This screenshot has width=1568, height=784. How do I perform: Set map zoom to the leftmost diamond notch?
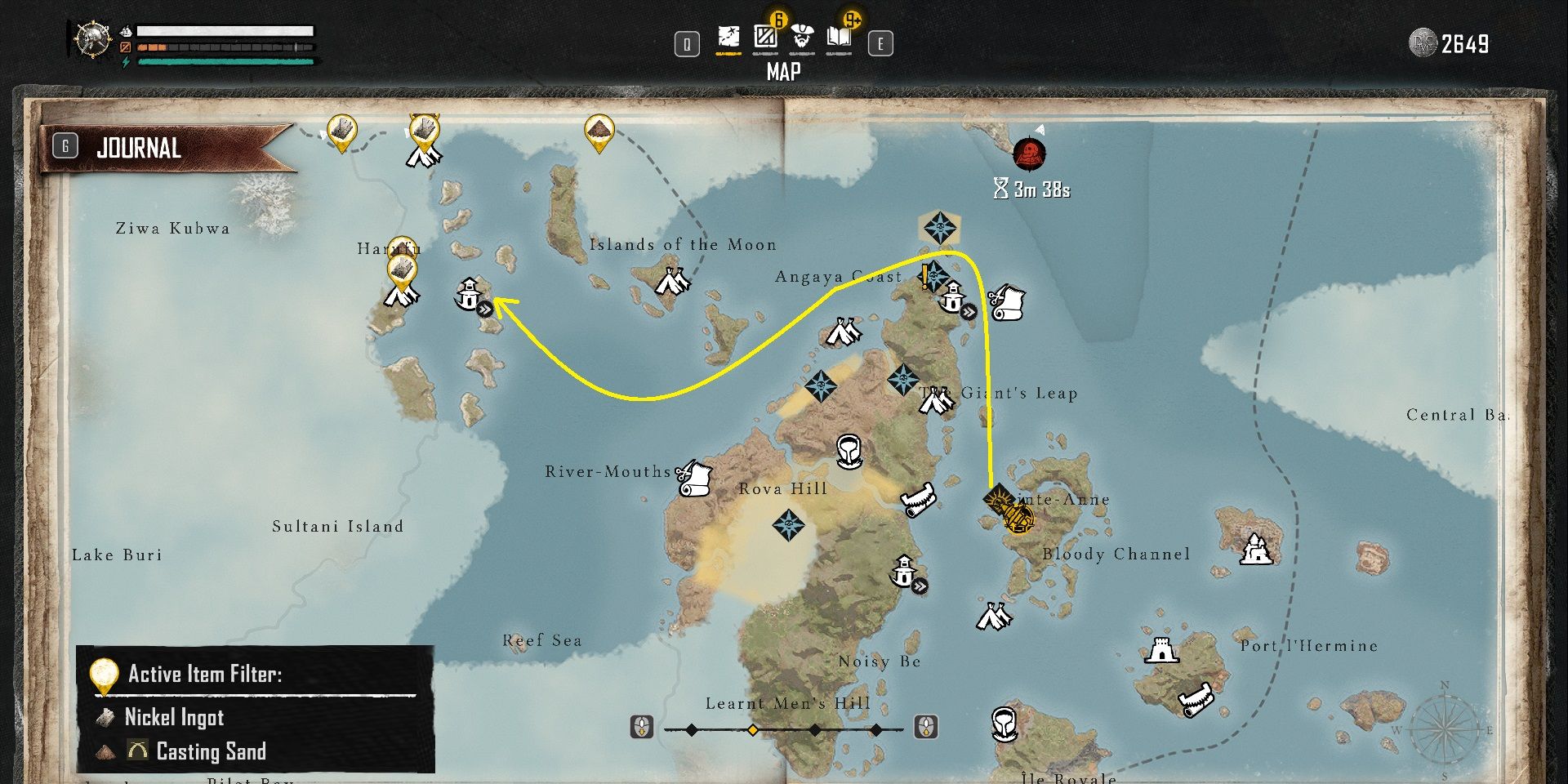click(692, 729)
